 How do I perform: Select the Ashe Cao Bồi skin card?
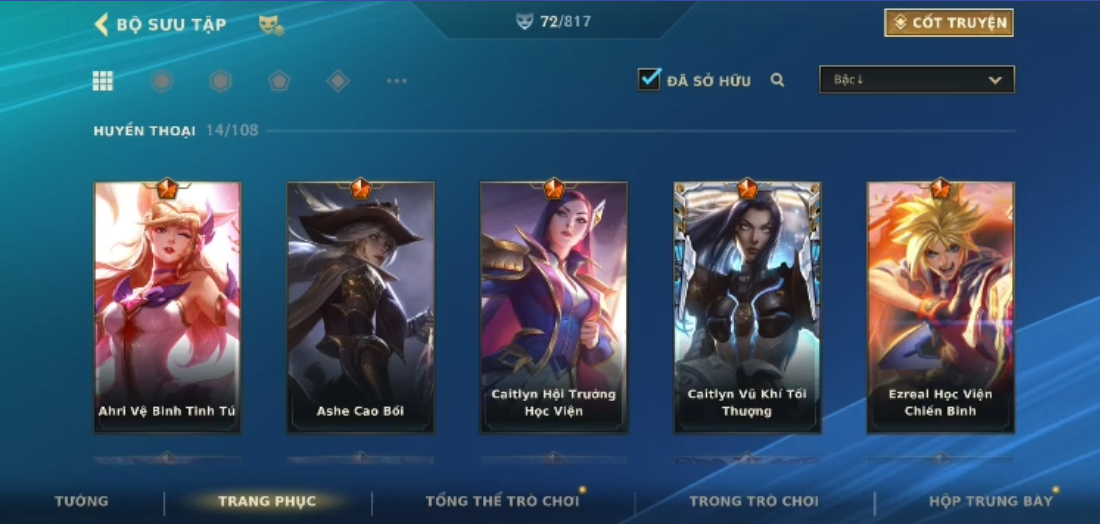pos(360,307)
